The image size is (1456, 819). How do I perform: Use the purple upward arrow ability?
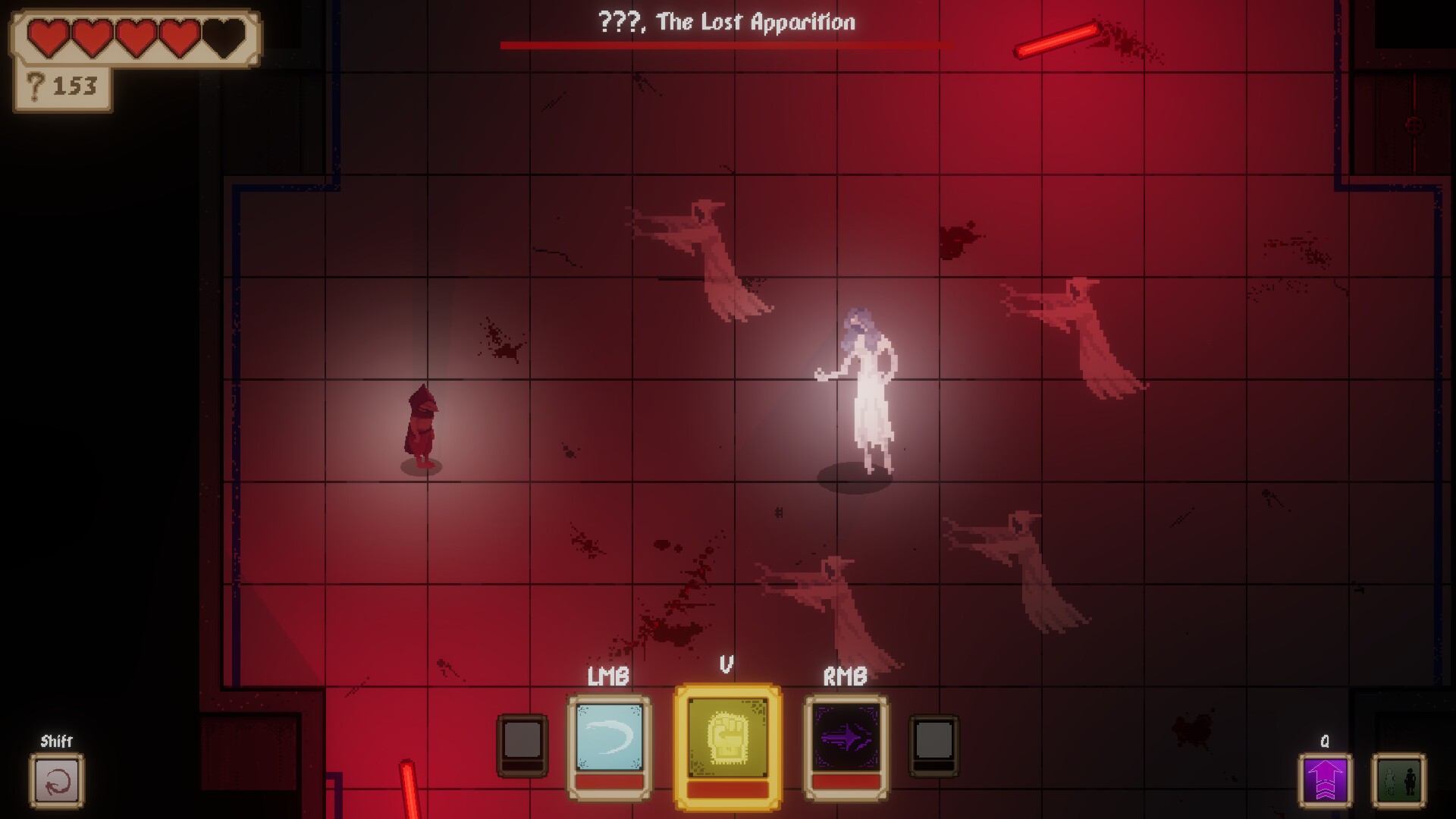click(1324, 781)
